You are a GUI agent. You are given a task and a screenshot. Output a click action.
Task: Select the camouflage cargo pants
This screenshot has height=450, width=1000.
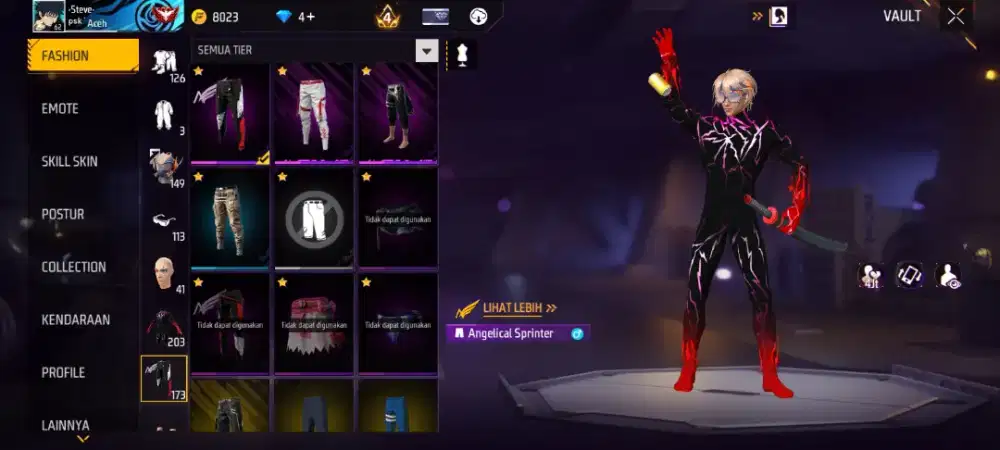pyautogui.click(x=230, y=217)
